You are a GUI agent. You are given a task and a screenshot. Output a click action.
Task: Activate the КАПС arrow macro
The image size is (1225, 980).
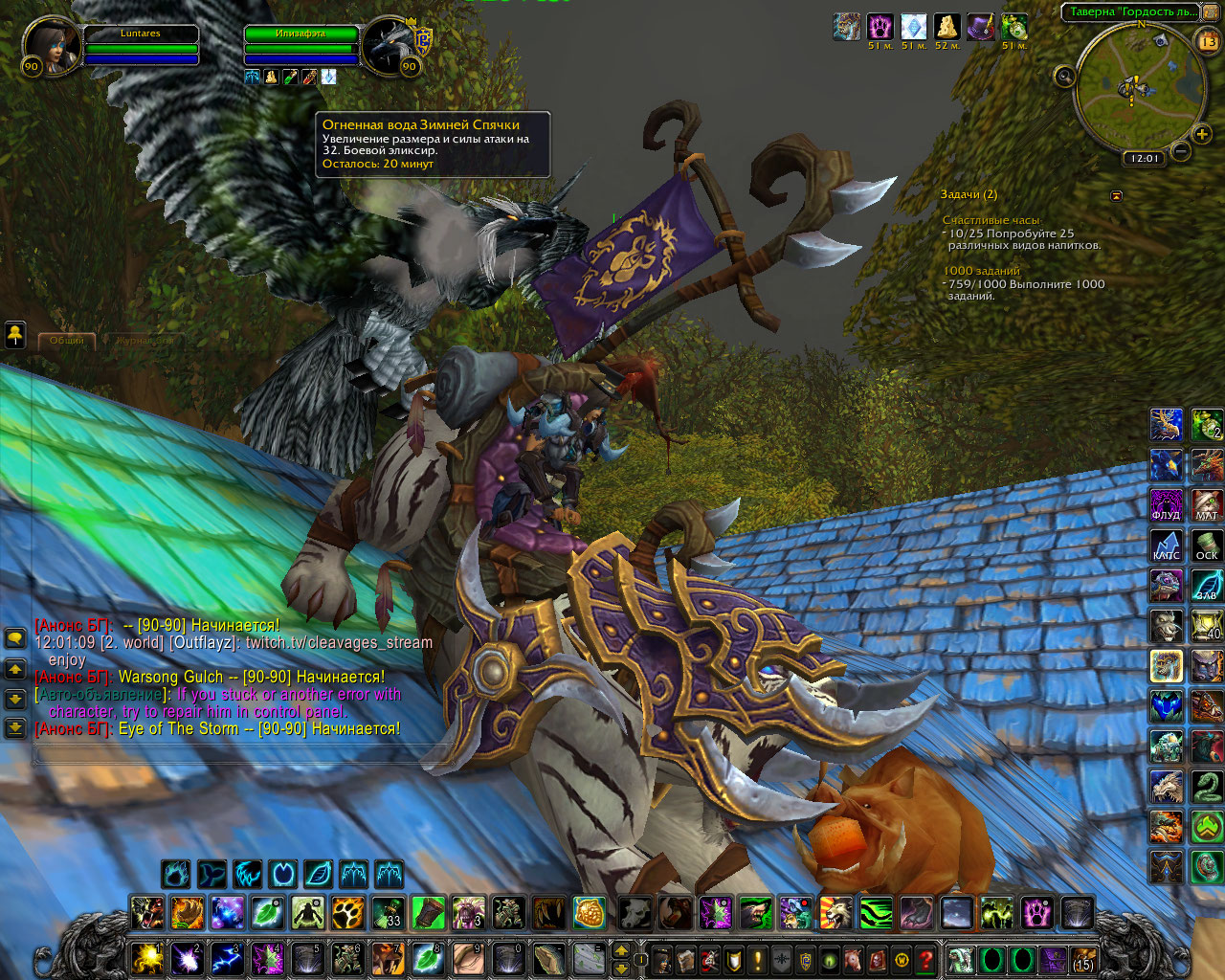tap(1166, 546)
